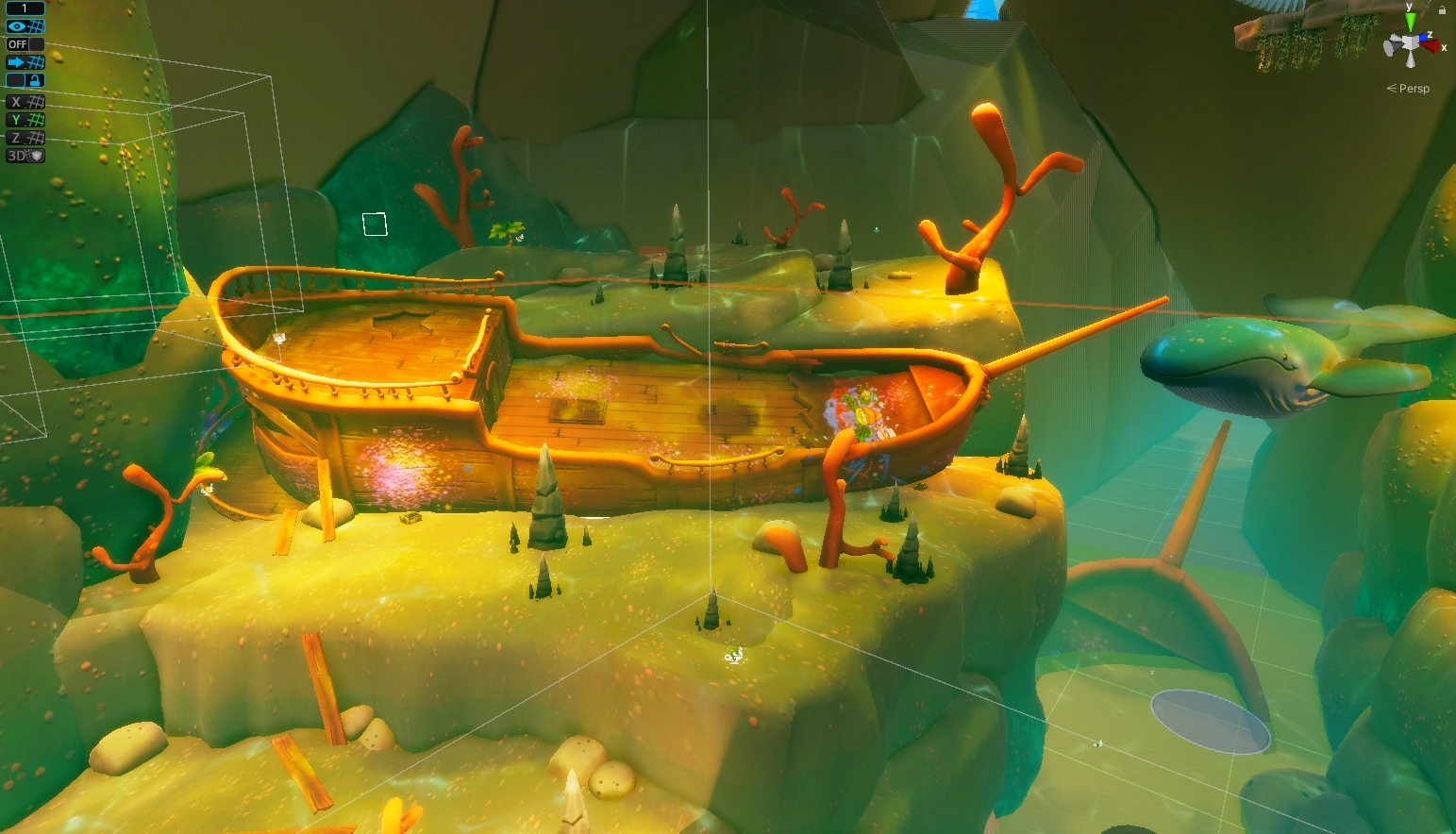Click the green Y cone on orientation gizmo
Screen dimensions: 1456x834
point(1410,21)
